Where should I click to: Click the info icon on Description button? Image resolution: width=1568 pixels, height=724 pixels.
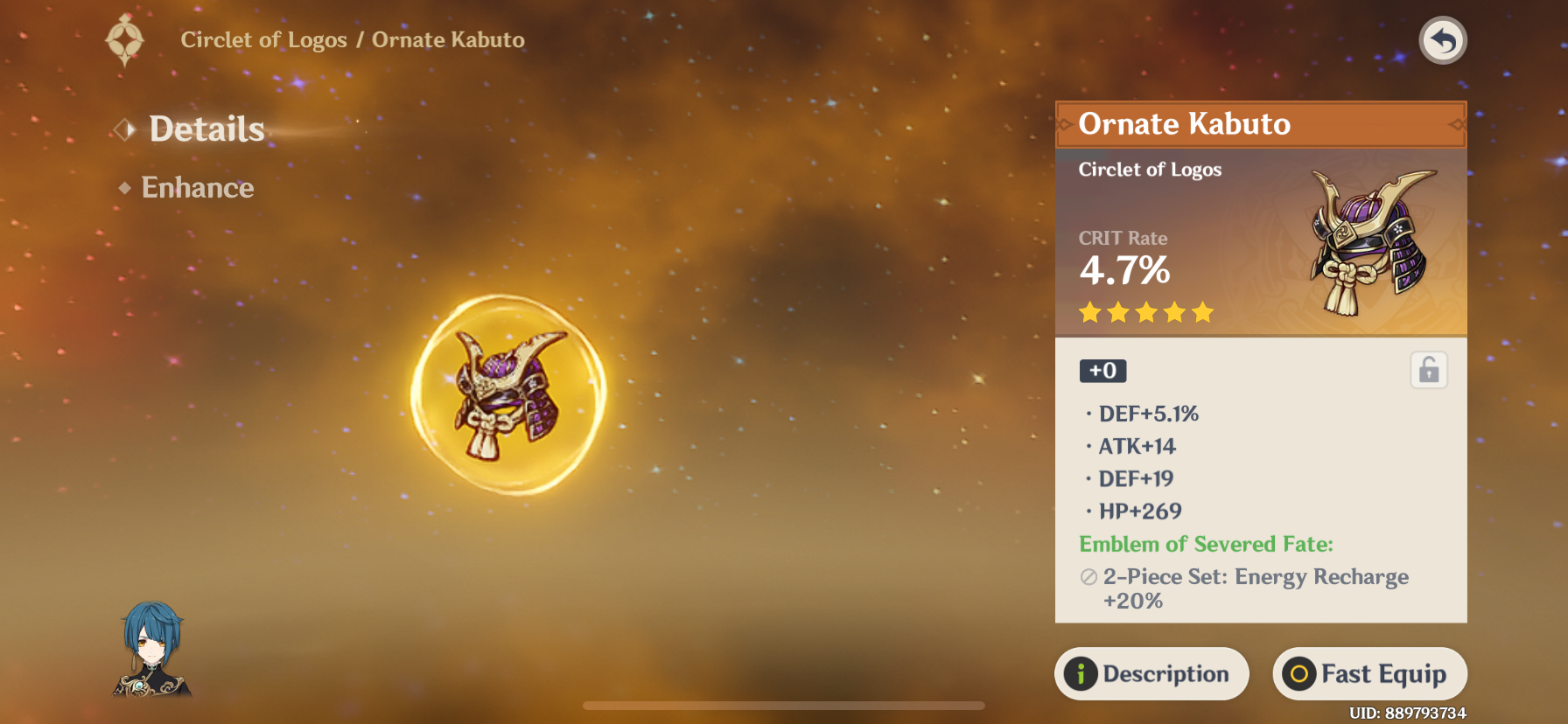[1082, 673]
